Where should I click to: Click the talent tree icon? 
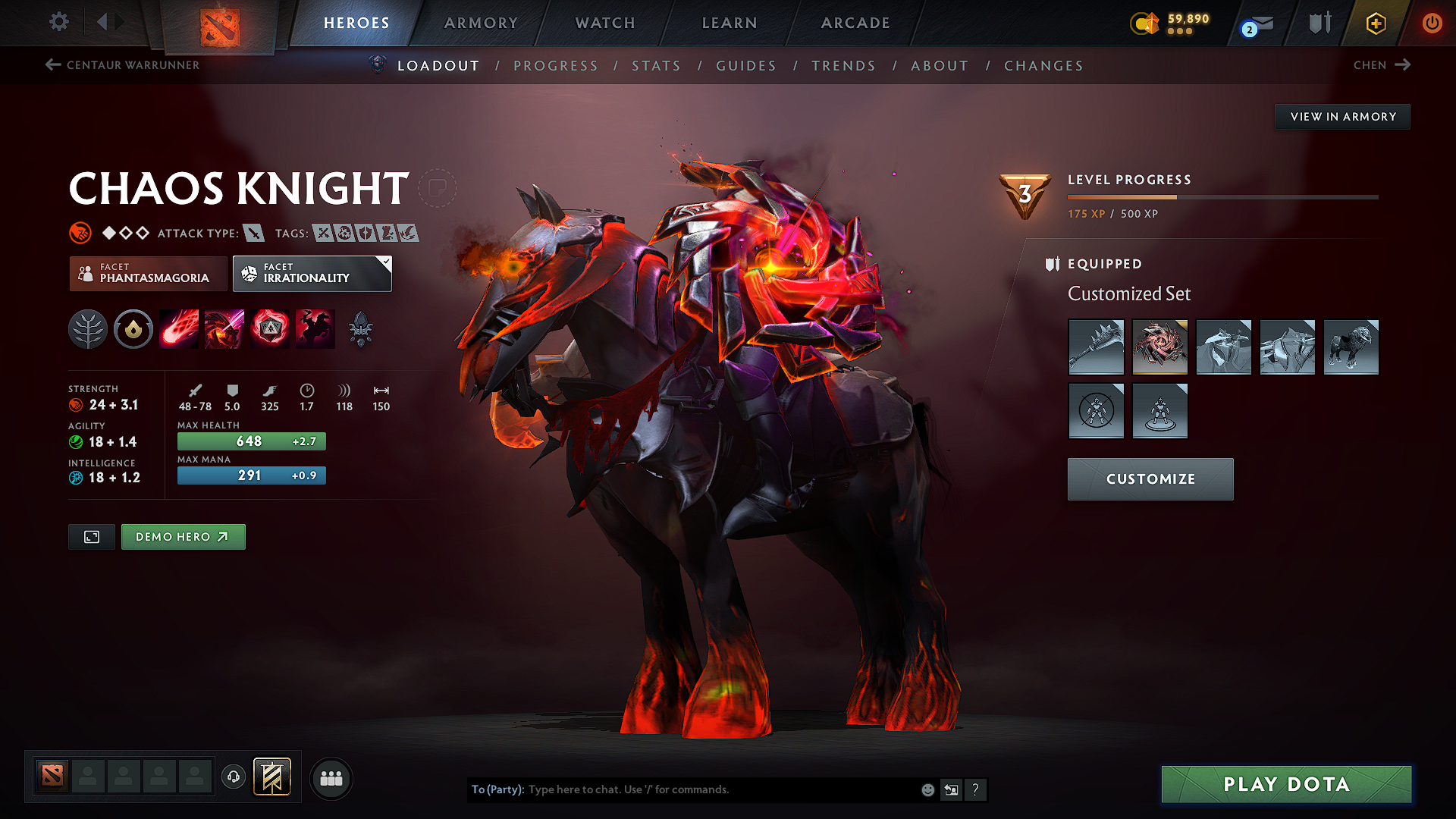(88, 328)
